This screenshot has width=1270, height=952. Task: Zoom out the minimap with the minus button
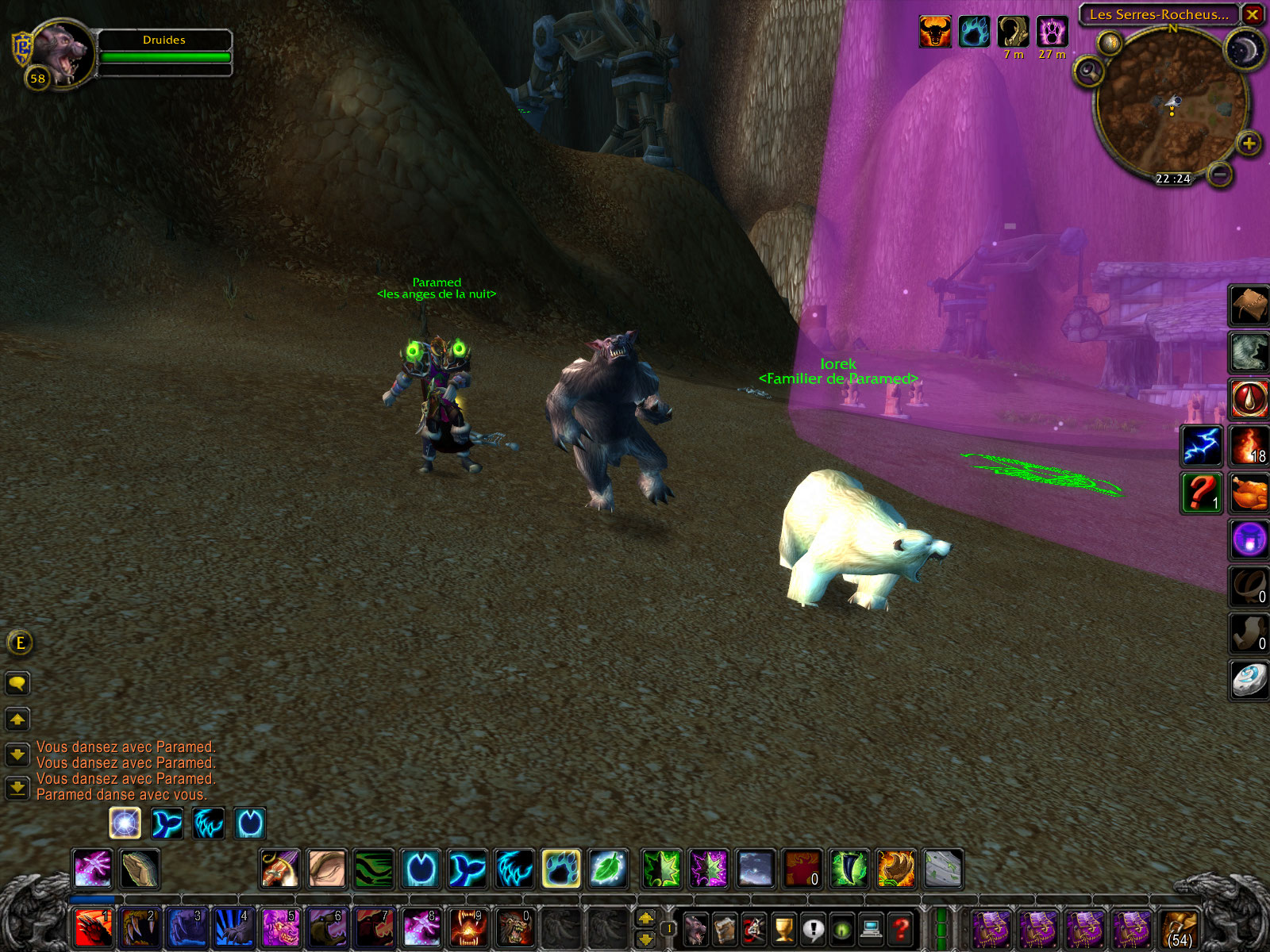1221,174
